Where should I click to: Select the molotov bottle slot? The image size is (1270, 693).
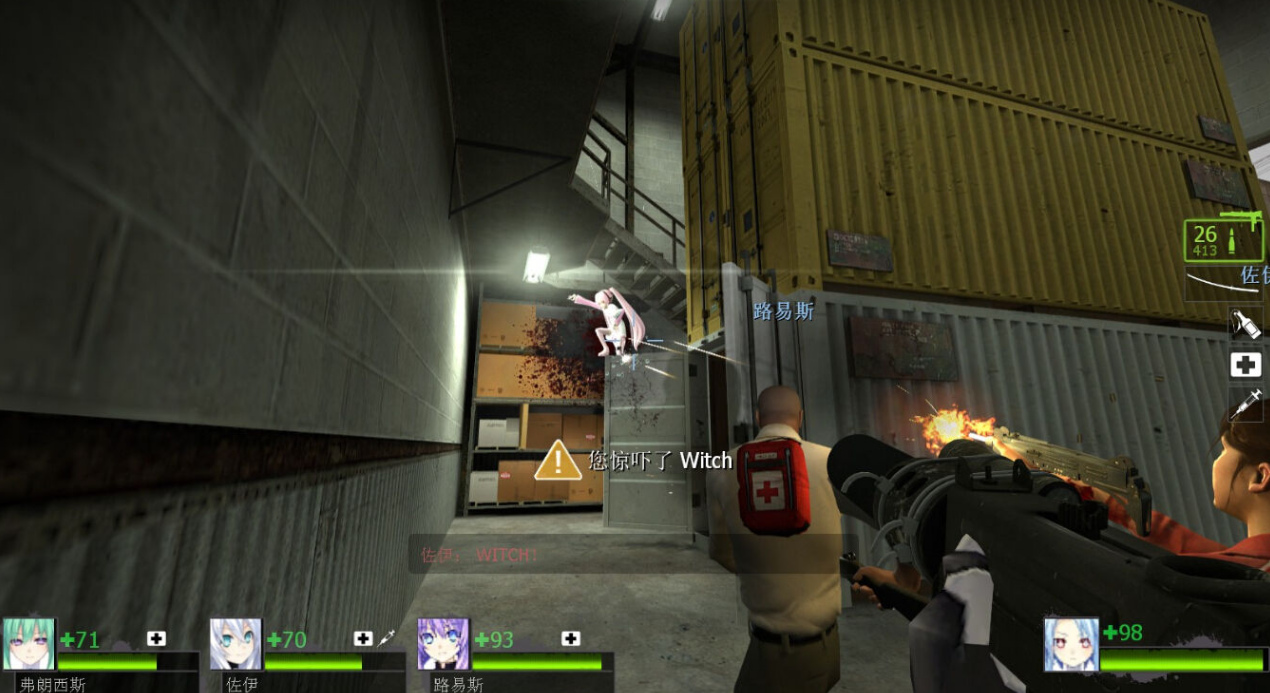(1245, 324)
